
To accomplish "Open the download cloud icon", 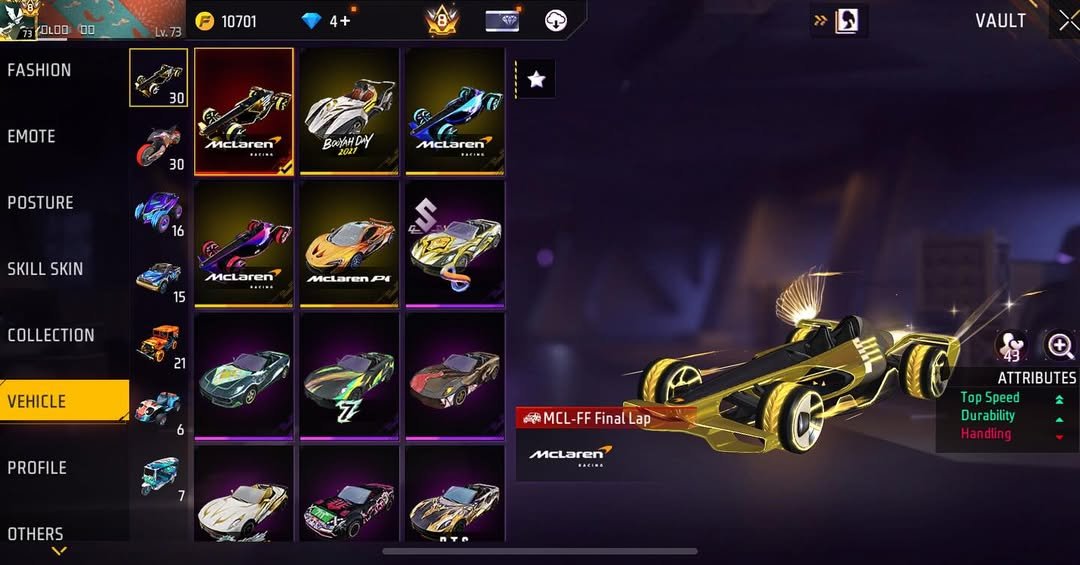I will (x=556, y=20).
